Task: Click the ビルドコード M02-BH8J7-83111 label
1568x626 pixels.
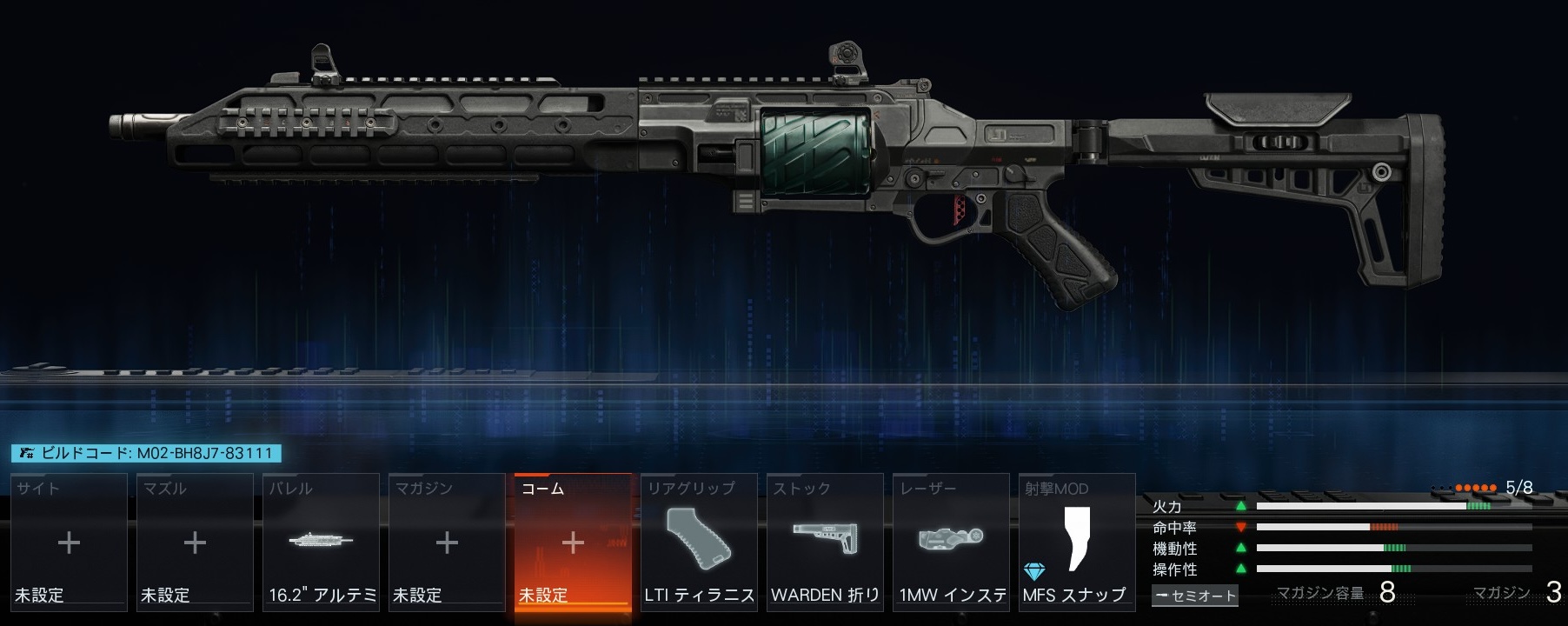Action: [146, 453]
